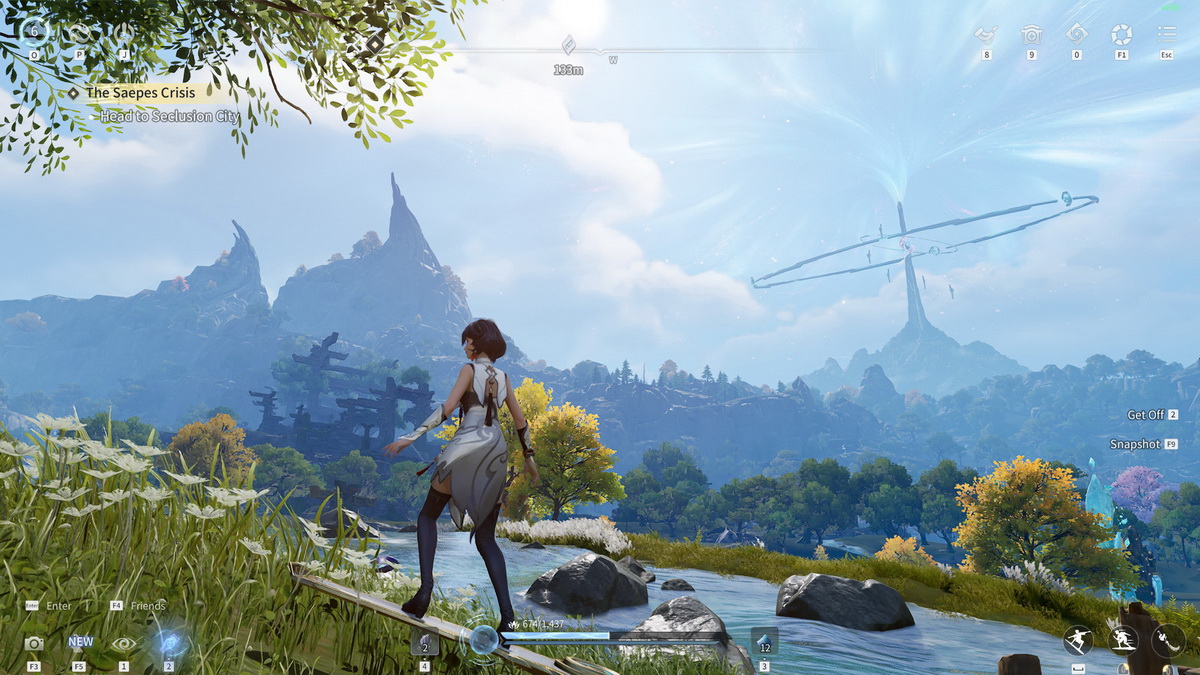Select the compass diamond quest marker

pyautogui.click(x=568, y=46)
